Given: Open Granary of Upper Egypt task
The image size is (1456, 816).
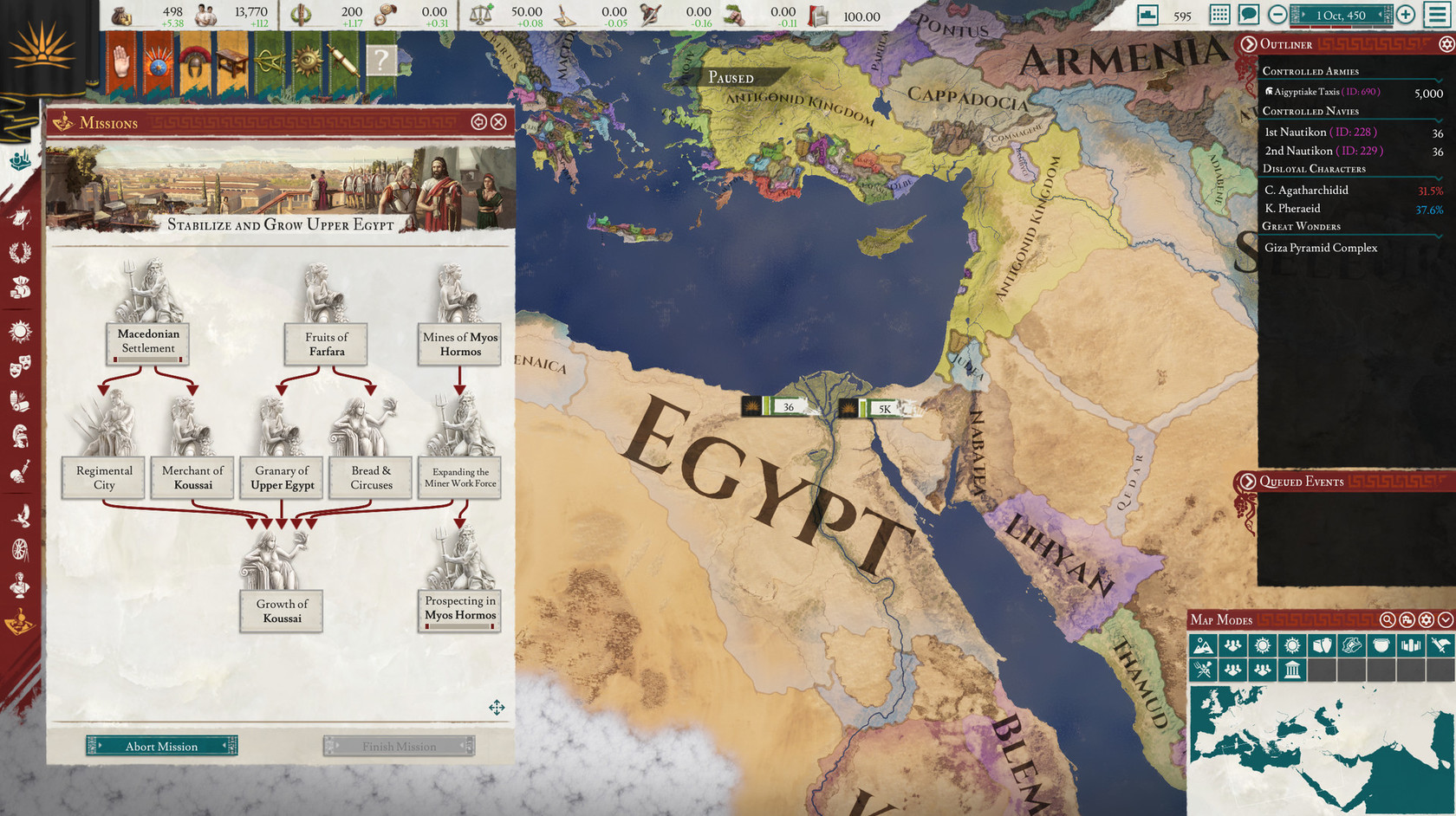Looking at the screenshot, I should point(282,477).
